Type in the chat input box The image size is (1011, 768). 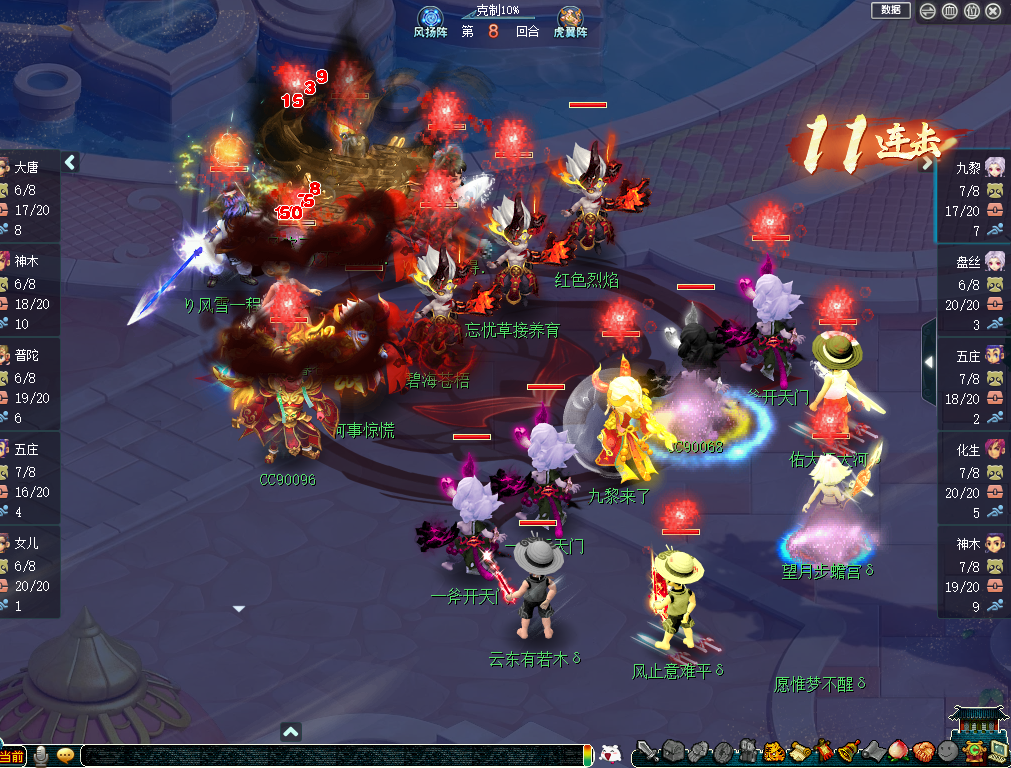click(x=330, y=756)
